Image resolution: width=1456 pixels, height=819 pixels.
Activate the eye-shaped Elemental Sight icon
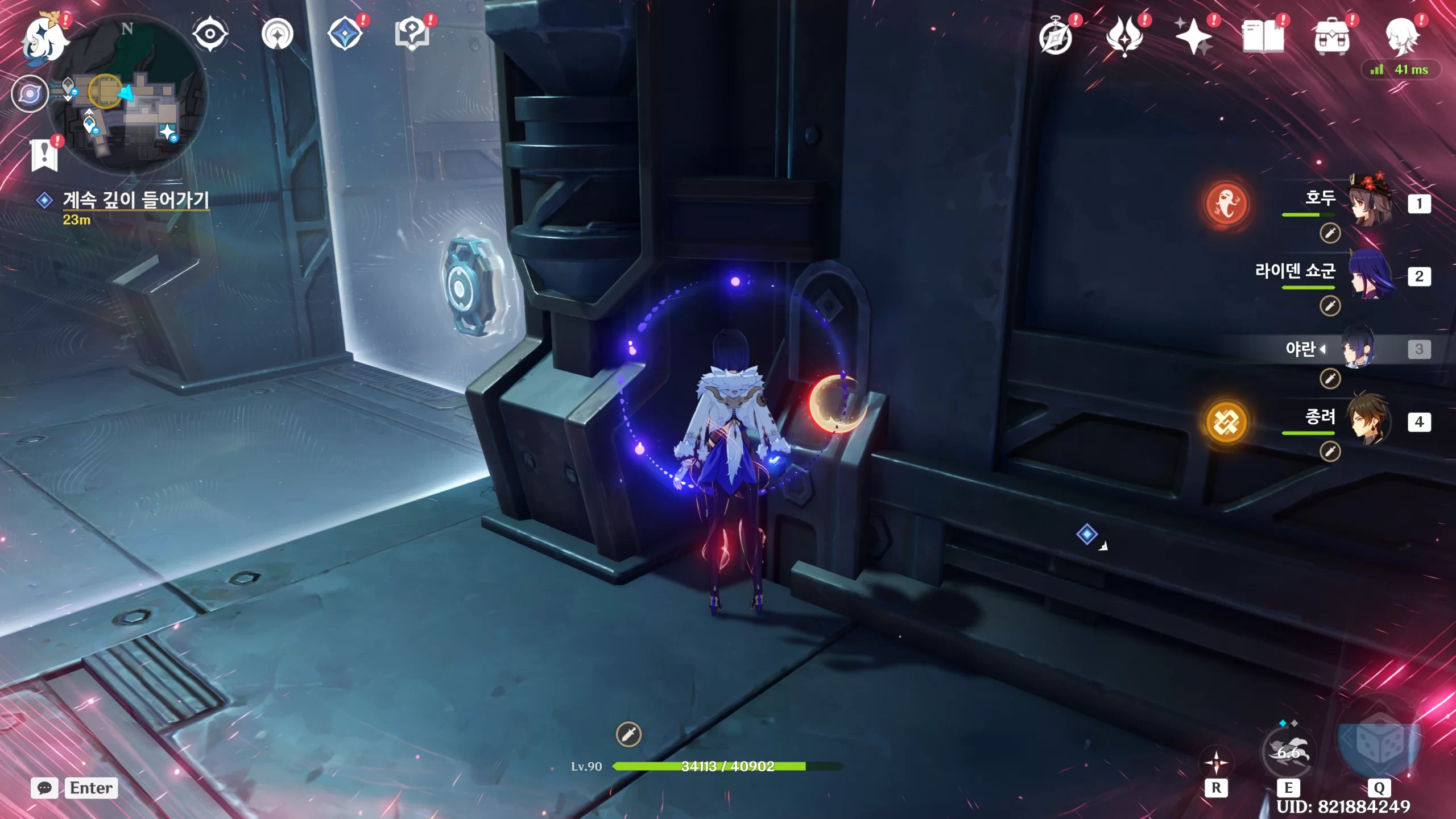210,34
